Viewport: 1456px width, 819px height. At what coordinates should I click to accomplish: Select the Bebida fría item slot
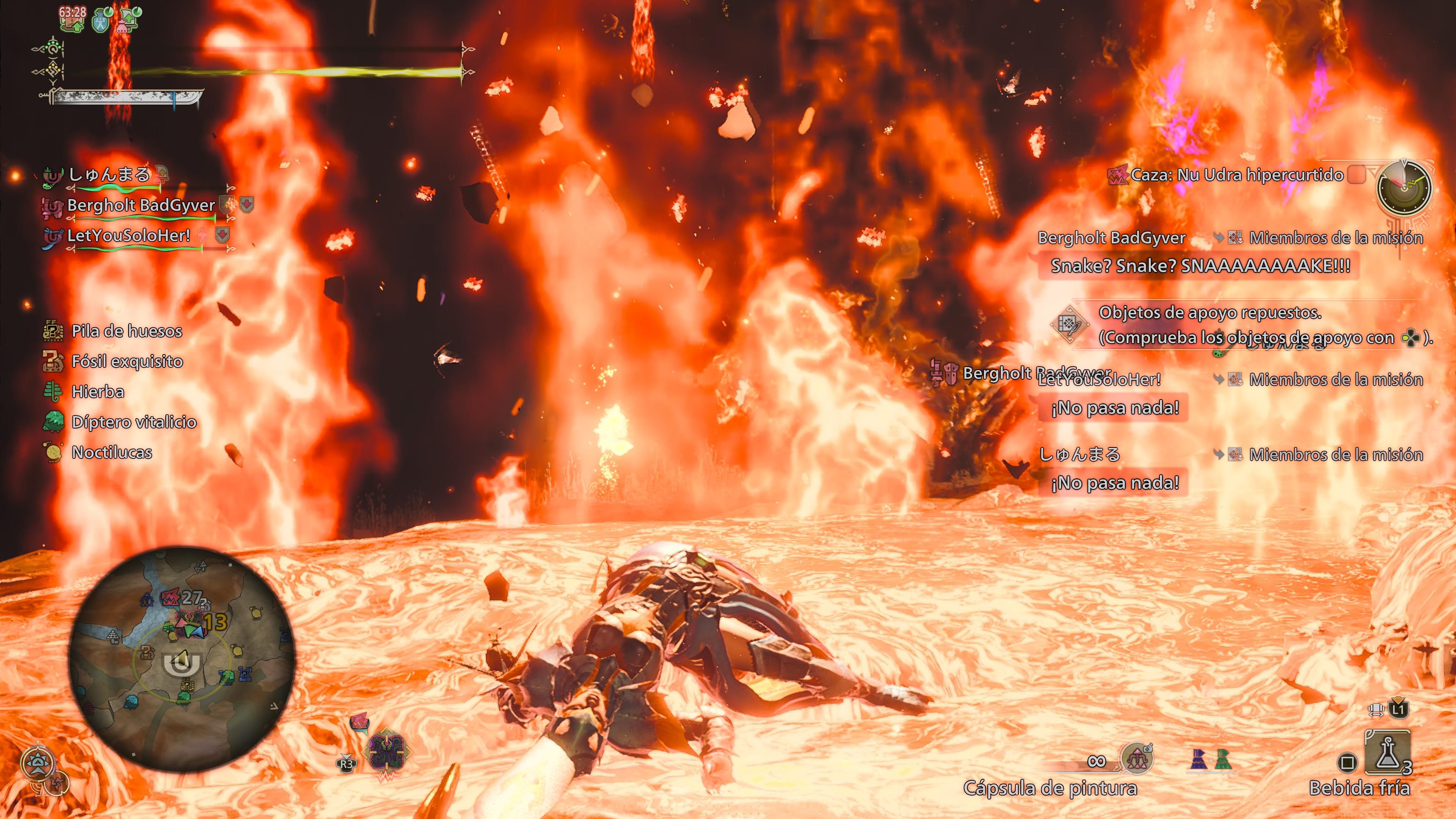[x=1387, y=752]
